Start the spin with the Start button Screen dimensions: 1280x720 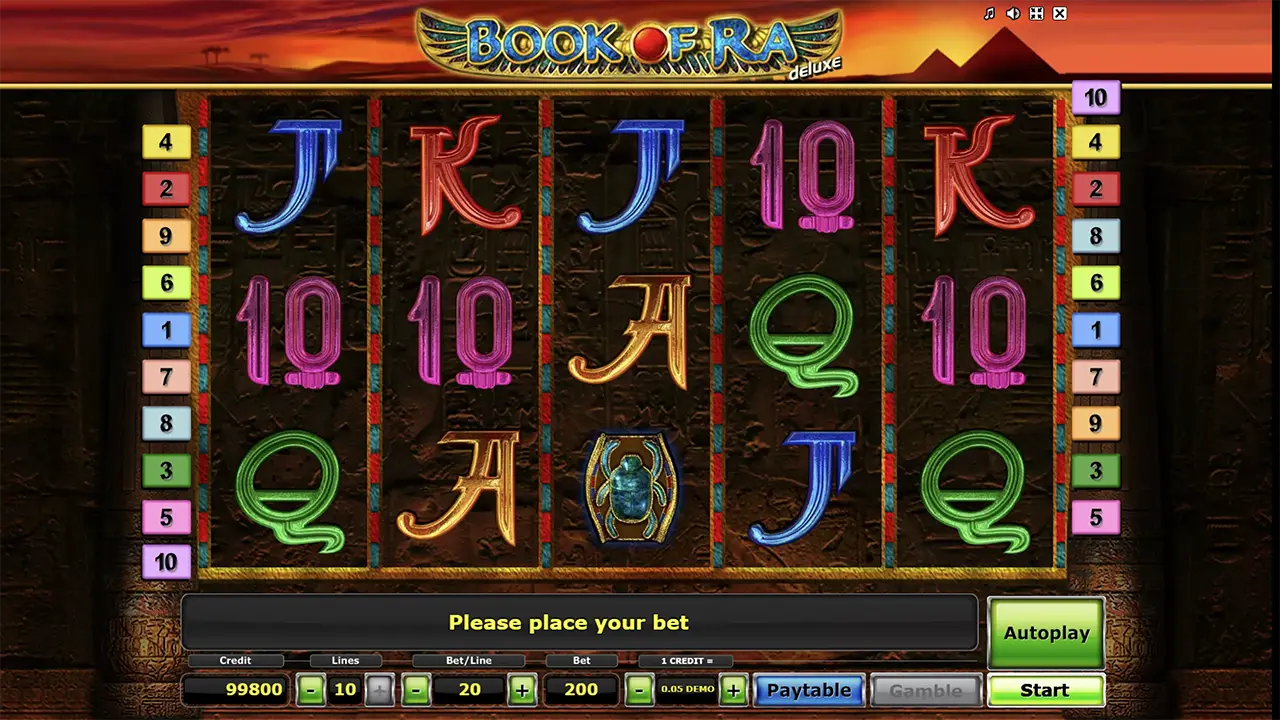click(1045, 690)
